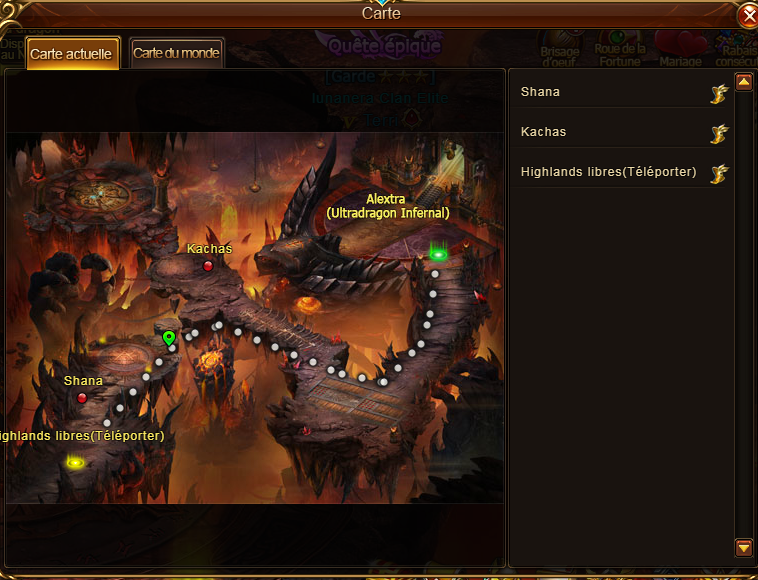Teleport using the Highlands libres boot icon
The width and height of the screenshot is (758, 580).
[x=718, y=174]
